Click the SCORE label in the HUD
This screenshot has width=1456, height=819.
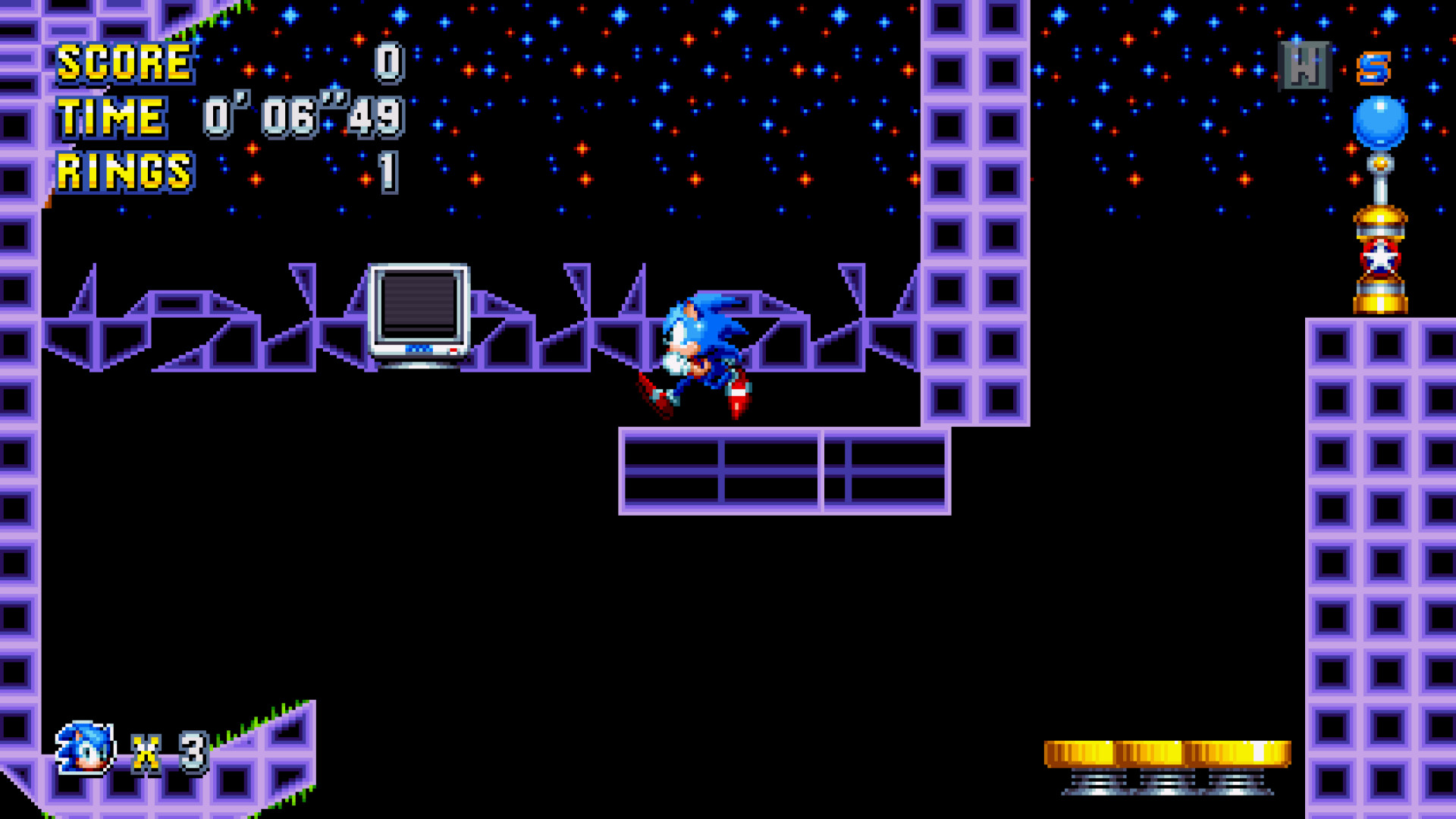125,63
